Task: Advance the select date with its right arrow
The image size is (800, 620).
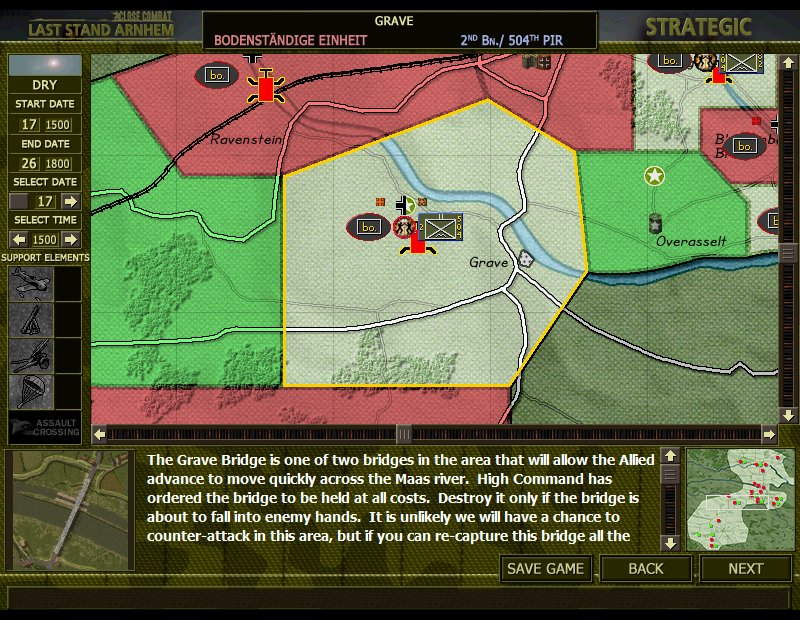Action: click(71, 202)
